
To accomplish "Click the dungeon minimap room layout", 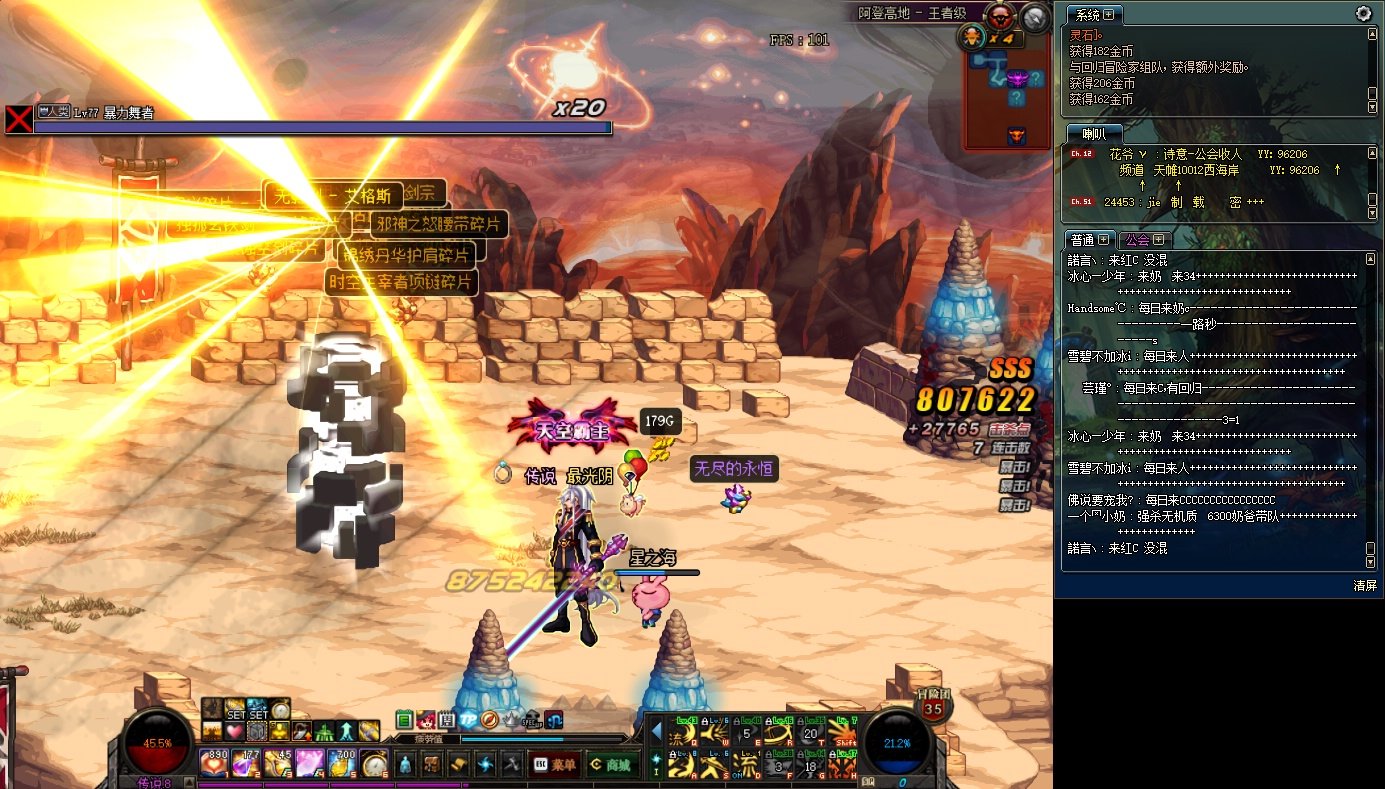I will 1008,85.
